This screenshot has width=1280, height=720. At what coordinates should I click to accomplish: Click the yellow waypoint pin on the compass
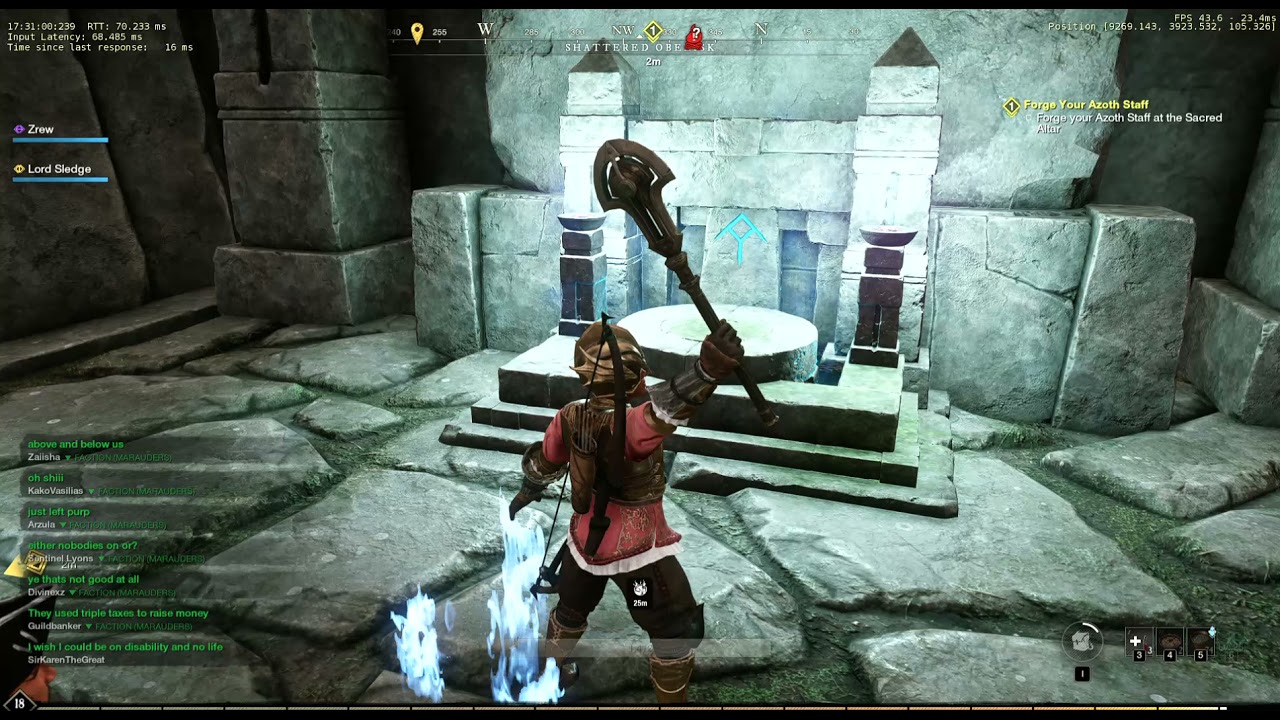point(418,30)
